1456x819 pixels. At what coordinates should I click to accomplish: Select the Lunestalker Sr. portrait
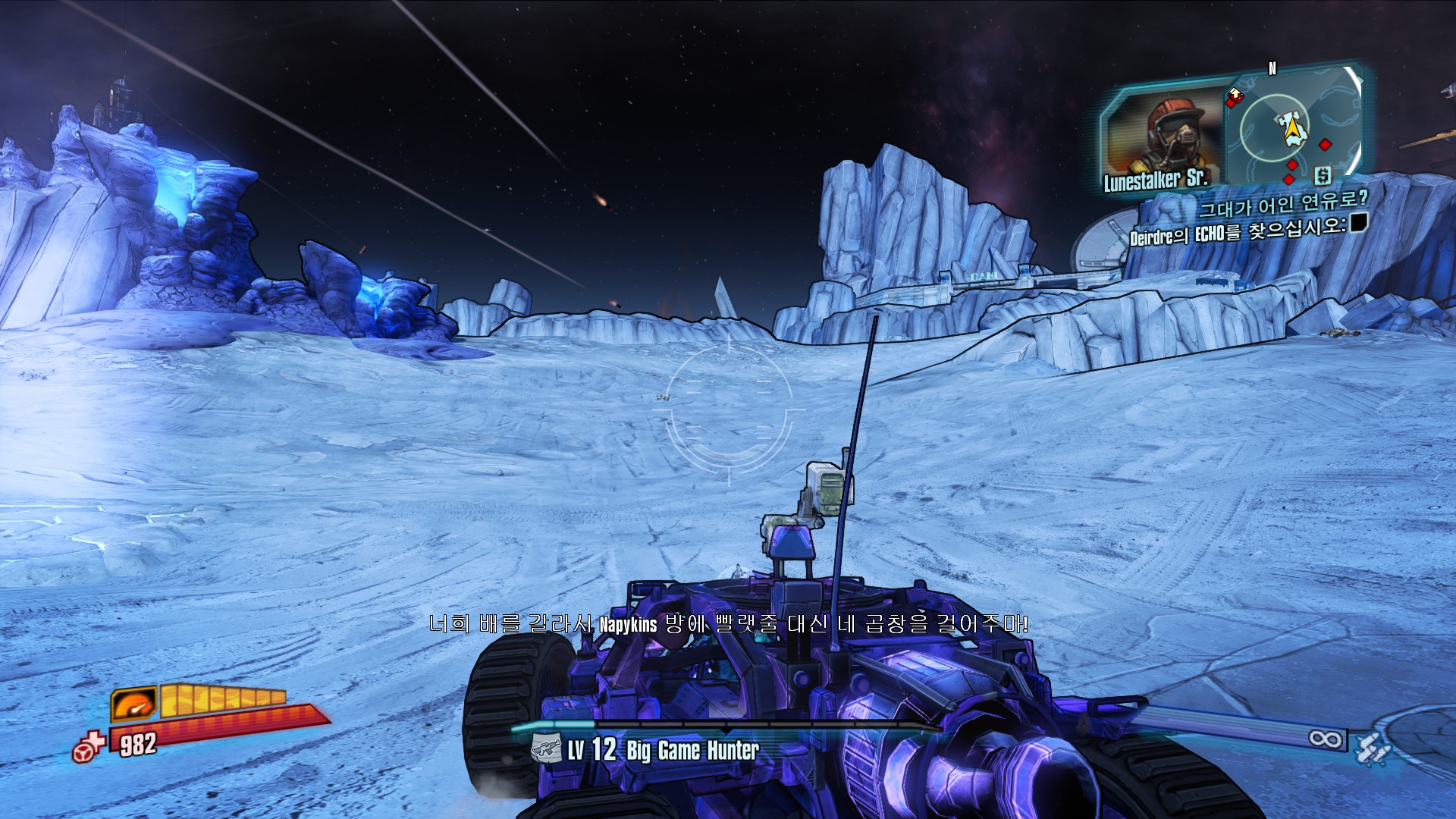pos(1163,136)
